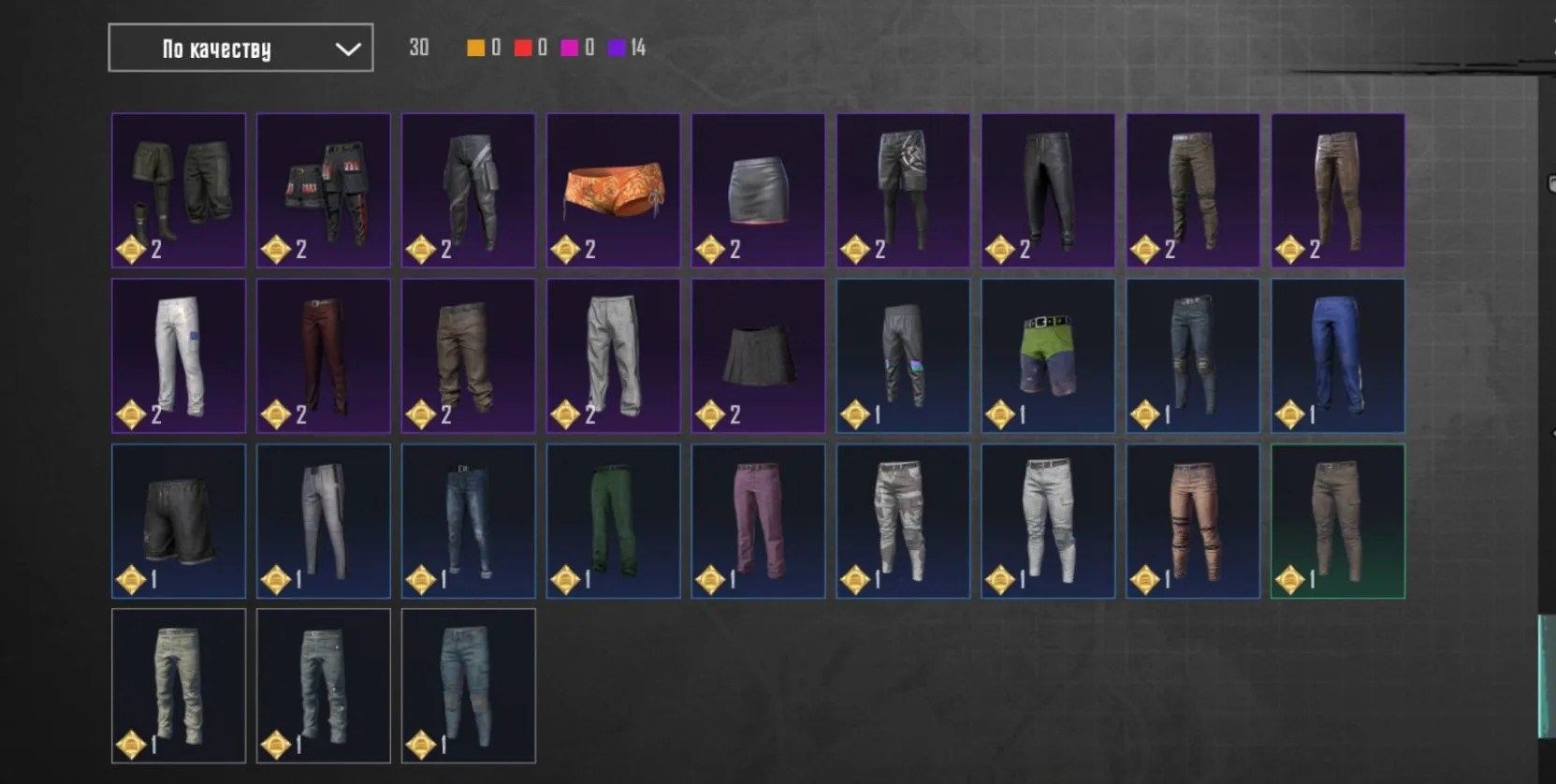Select the lime green shorts item

coord(1048,356)
